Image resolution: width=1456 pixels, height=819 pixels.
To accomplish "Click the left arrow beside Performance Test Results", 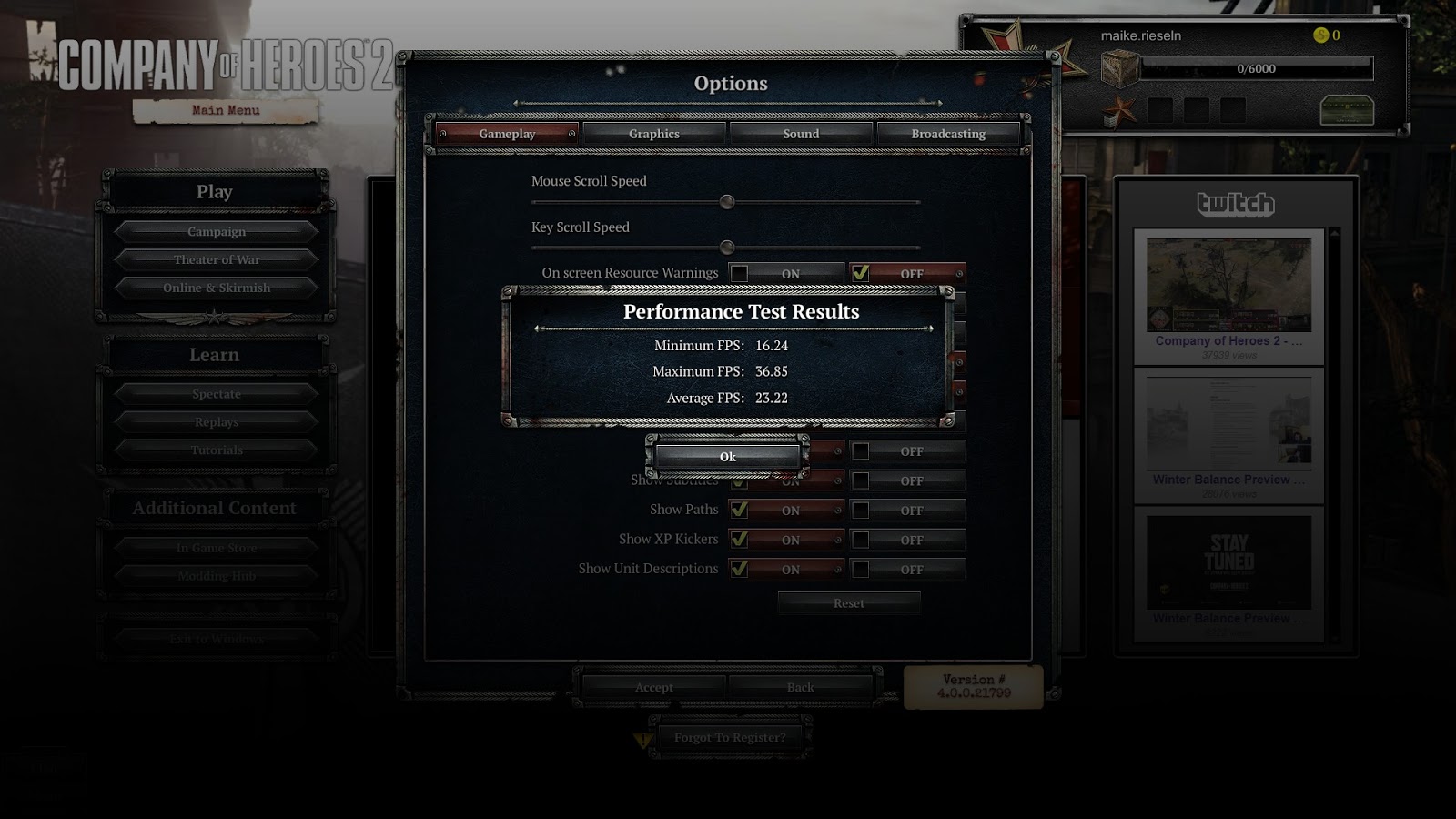I will click(537, 330).
